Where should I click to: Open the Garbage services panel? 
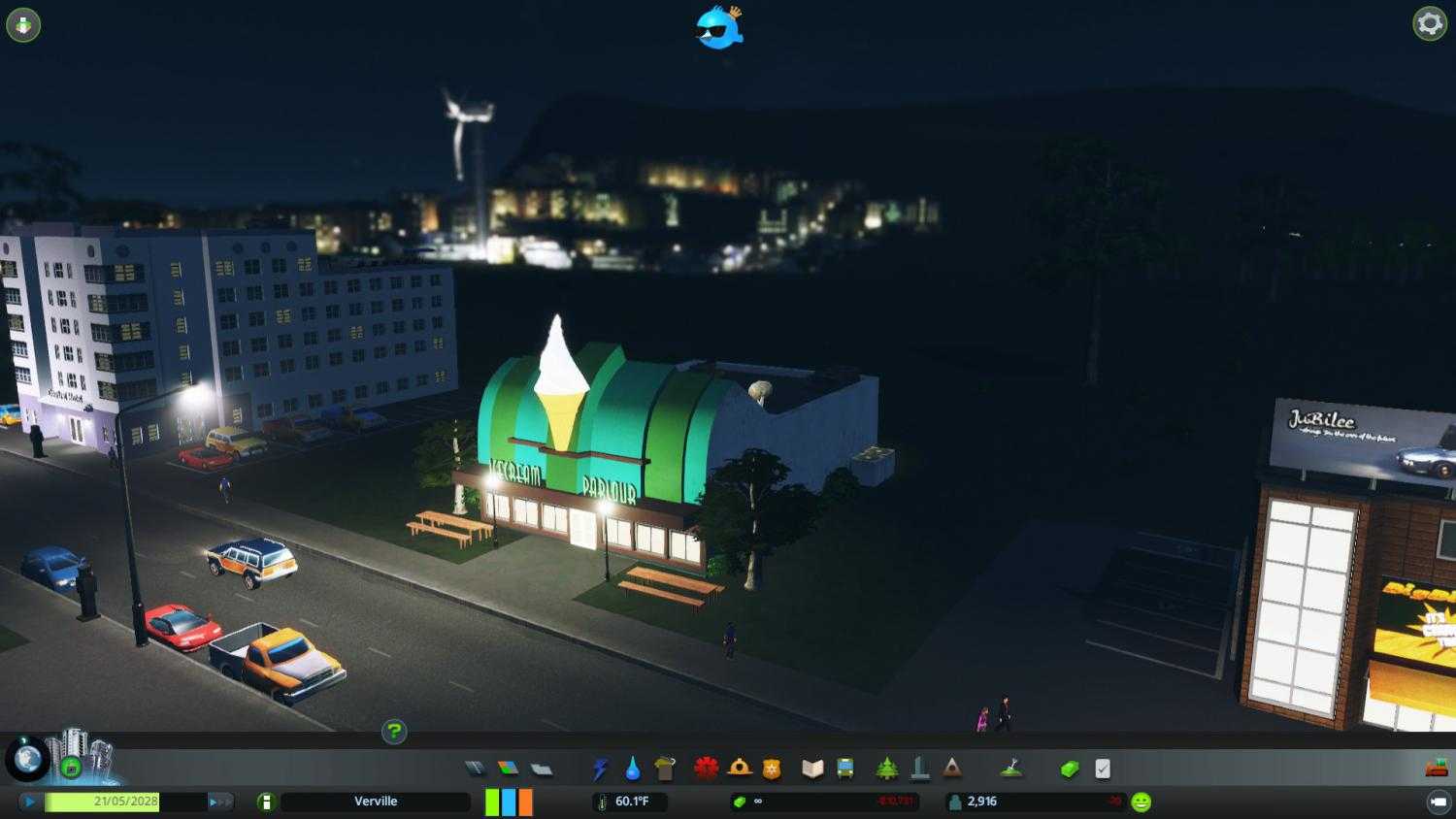(666, 768)
